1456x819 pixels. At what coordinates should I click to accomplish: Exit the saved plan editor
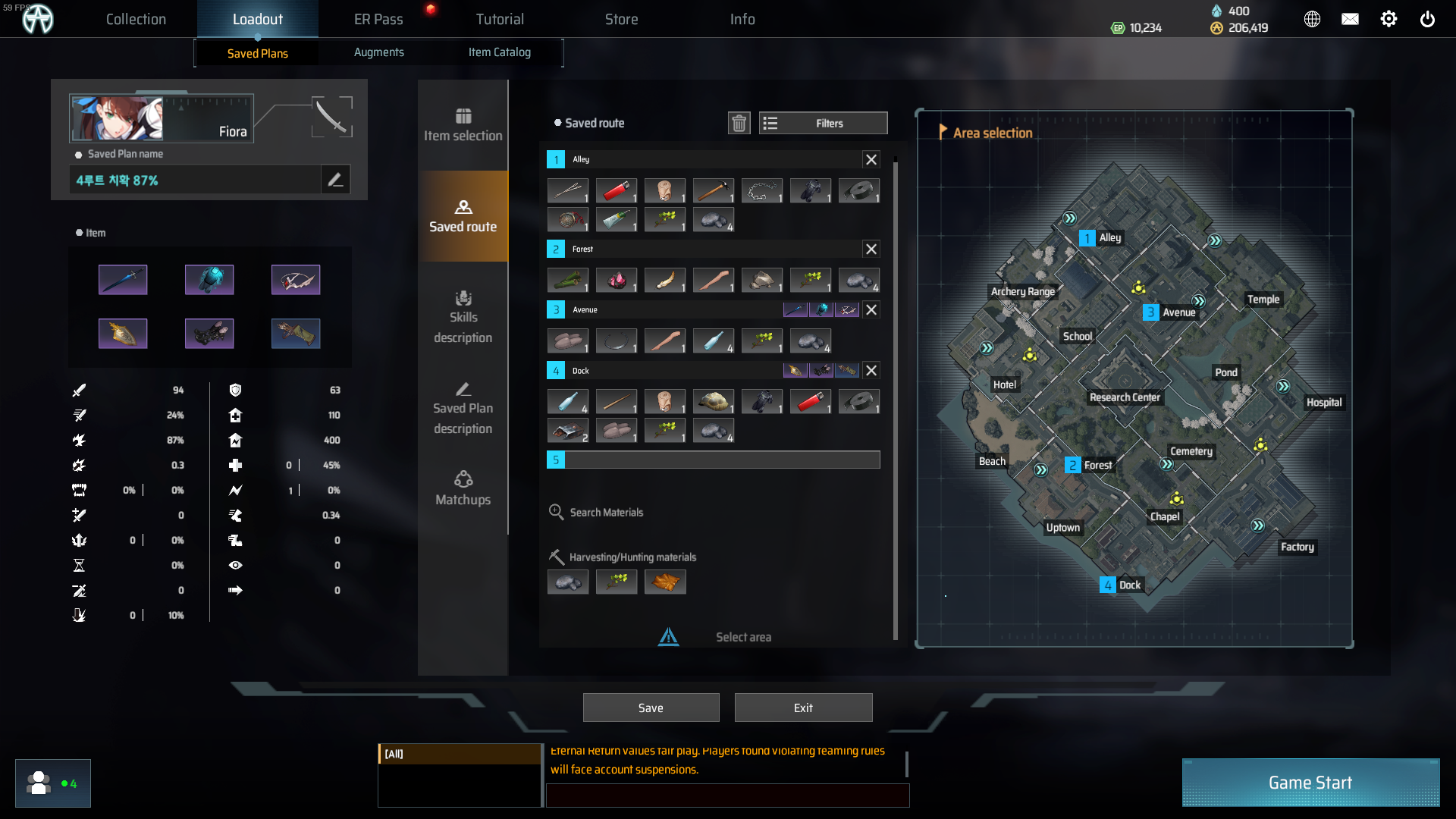pyautogui.click(x=803, y=708)
